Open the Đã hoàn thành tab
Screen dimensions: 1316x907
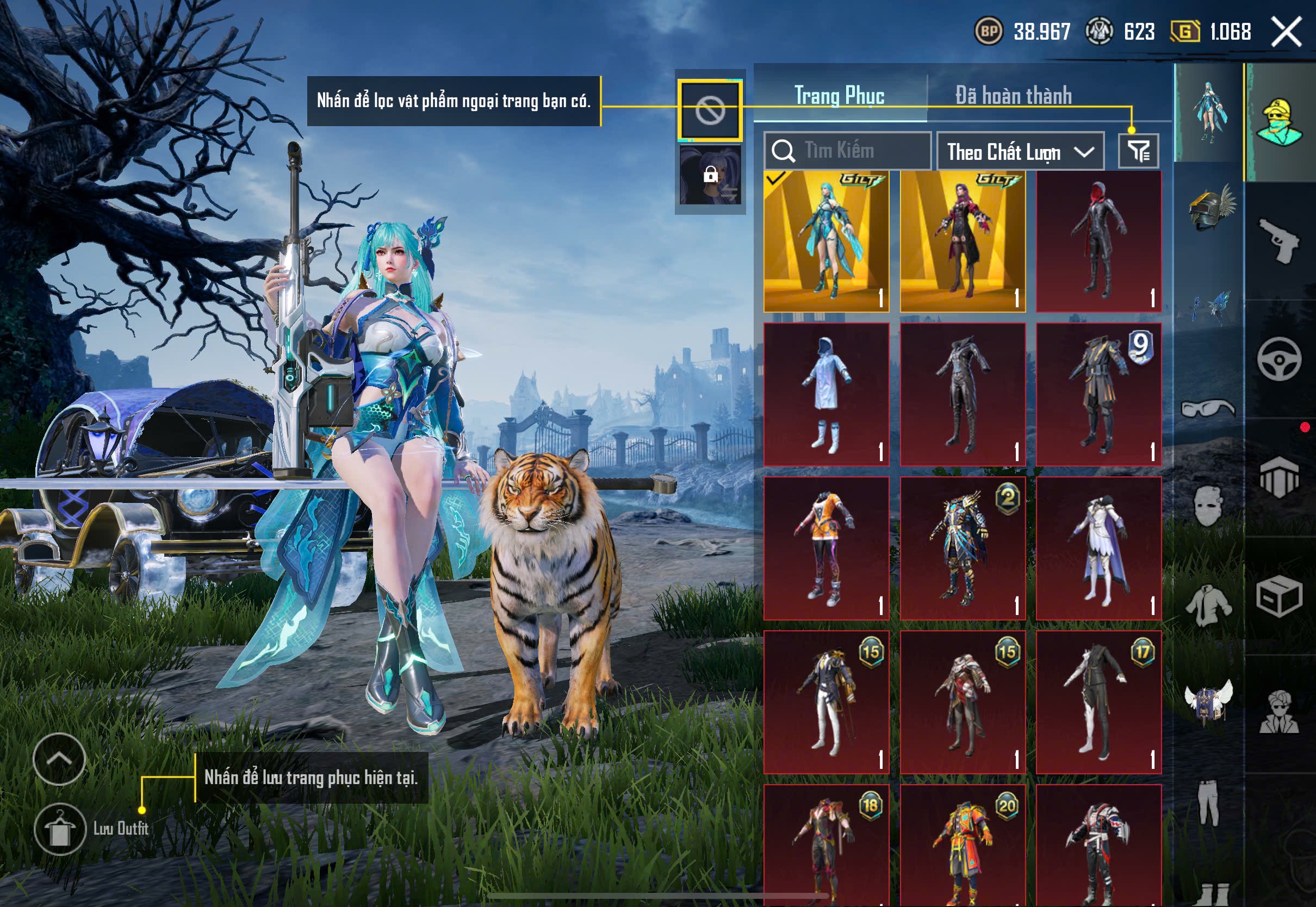click(x=1013, y=96)
